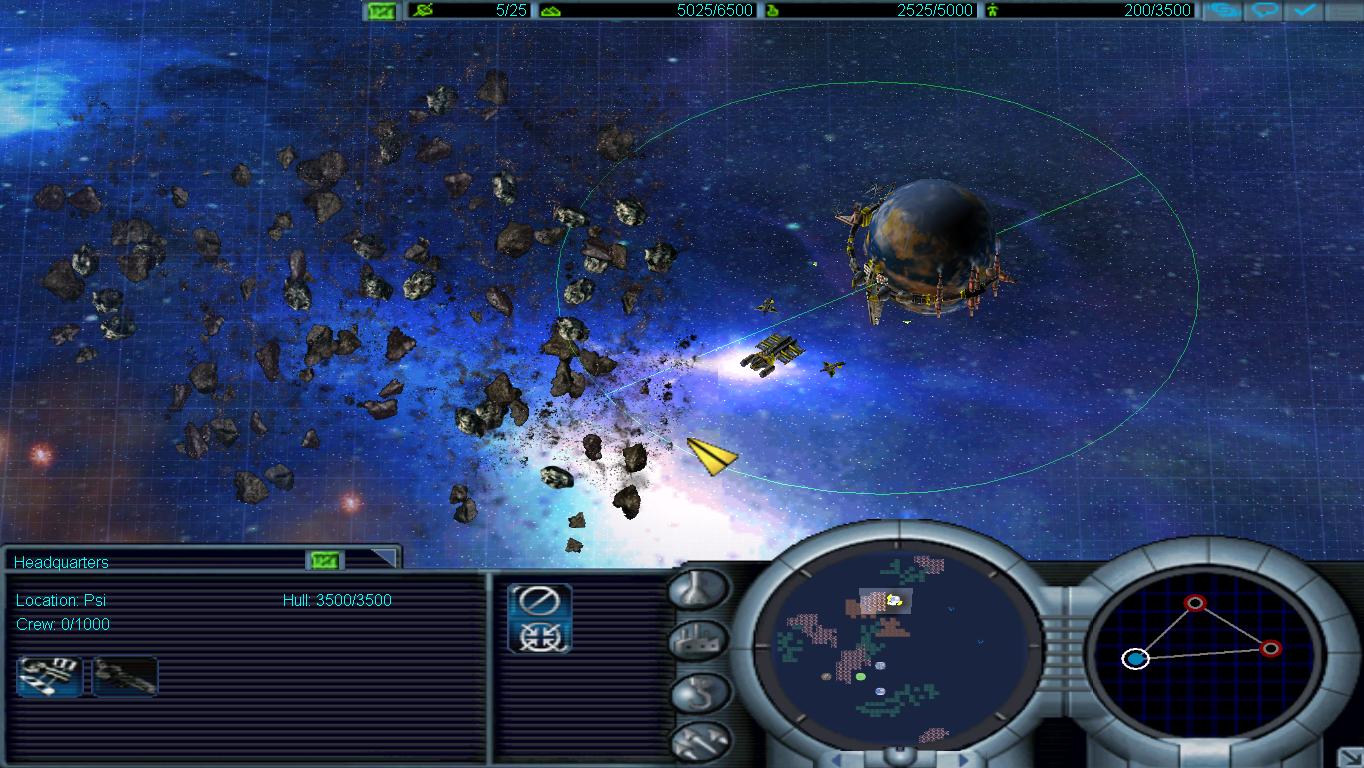
Task: Select the second ship thumbnail in the queue
Action: pos(124,676)
